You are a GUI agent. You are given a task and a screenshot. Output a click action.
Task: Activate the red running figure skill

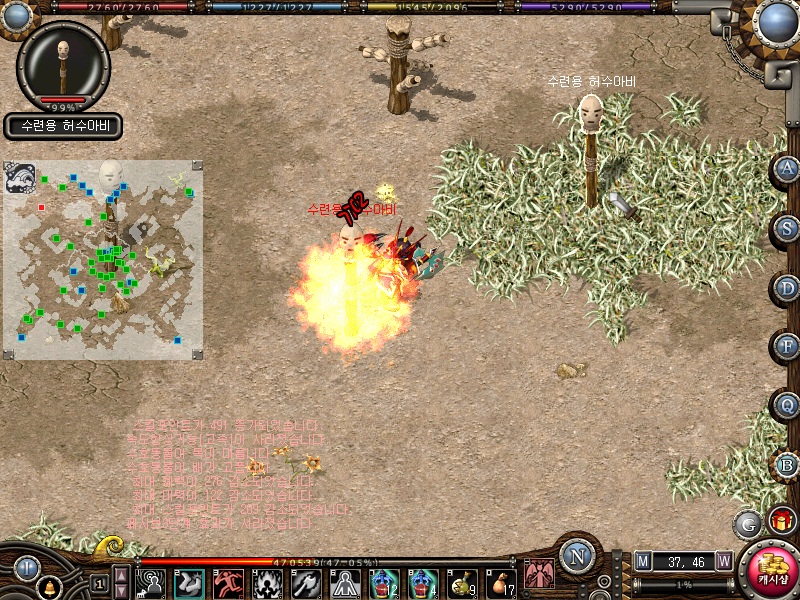[229, 583]
